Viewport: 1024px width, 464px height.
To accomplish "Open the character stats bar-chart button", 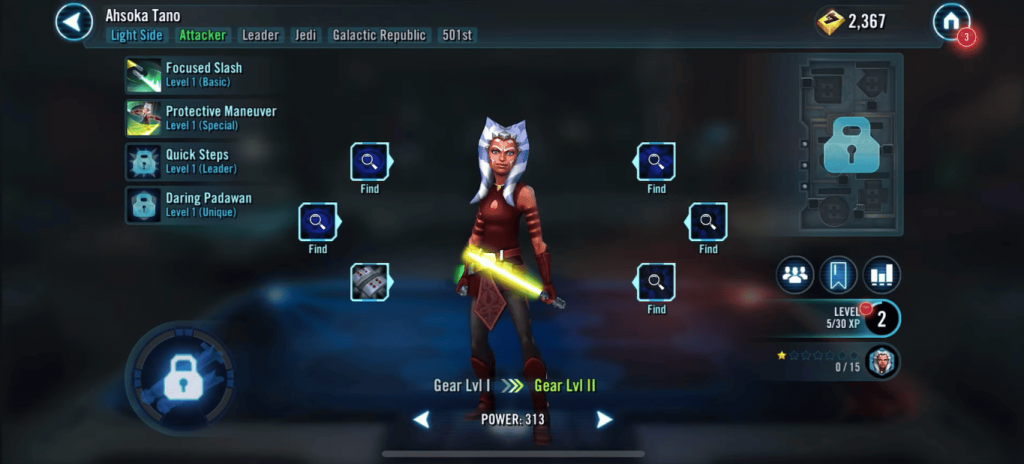I will pyautogui.click(x=882, y=275).
